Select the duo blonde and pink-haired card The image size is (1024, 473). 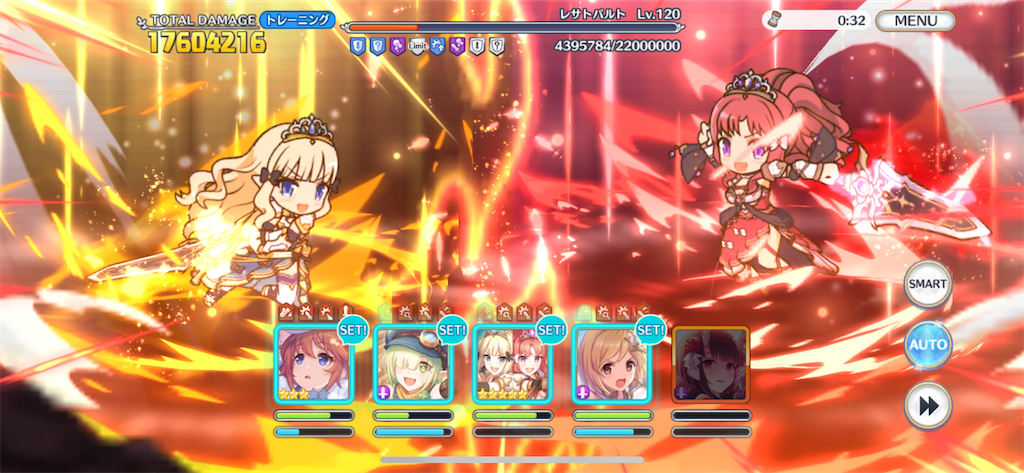click(511, 364)
